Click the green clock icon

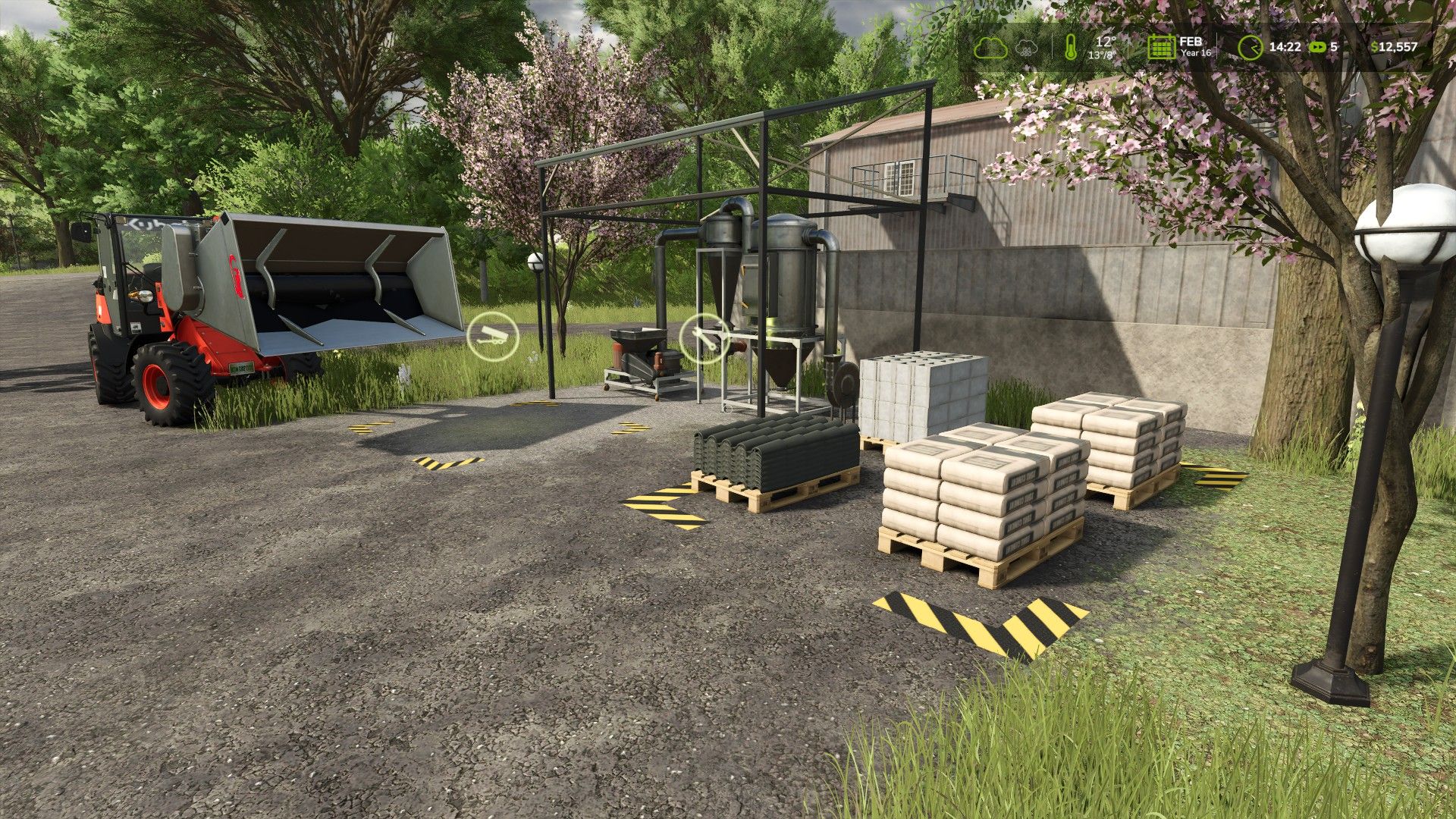point(1250,46)
